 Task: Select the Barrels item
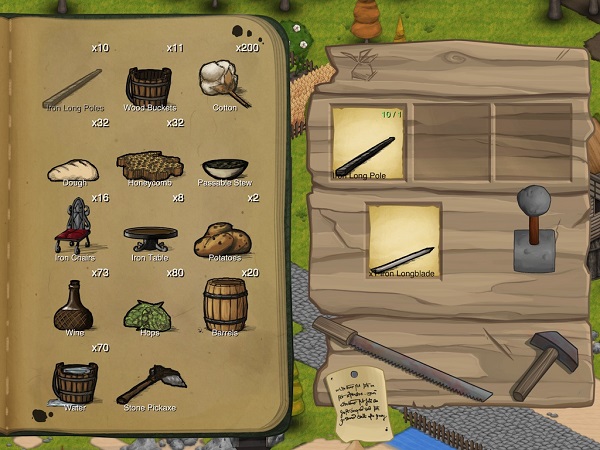coord(224,303)
